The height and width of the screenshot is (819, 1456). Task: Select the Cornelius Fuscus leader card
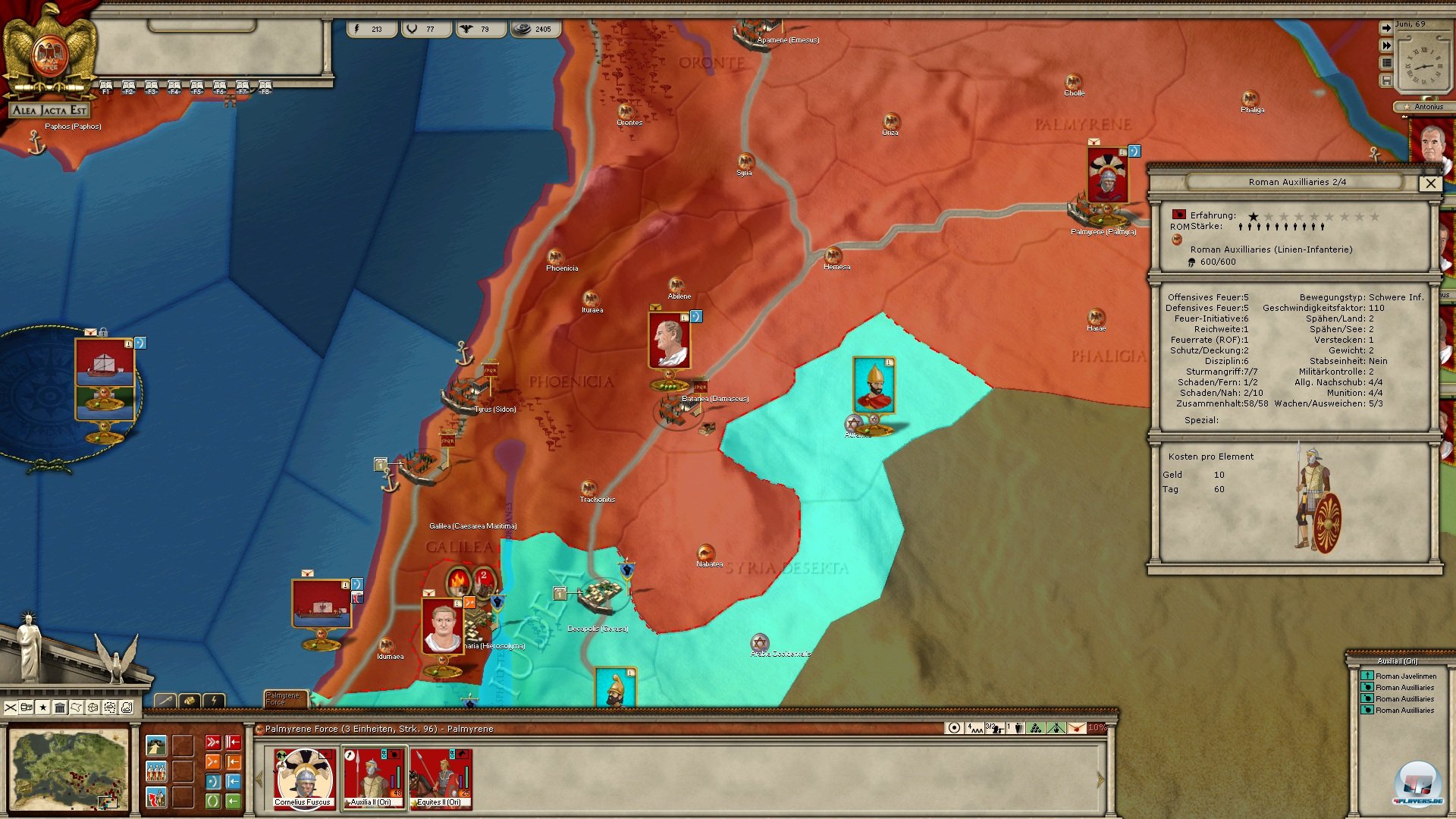tap(303, 779)
